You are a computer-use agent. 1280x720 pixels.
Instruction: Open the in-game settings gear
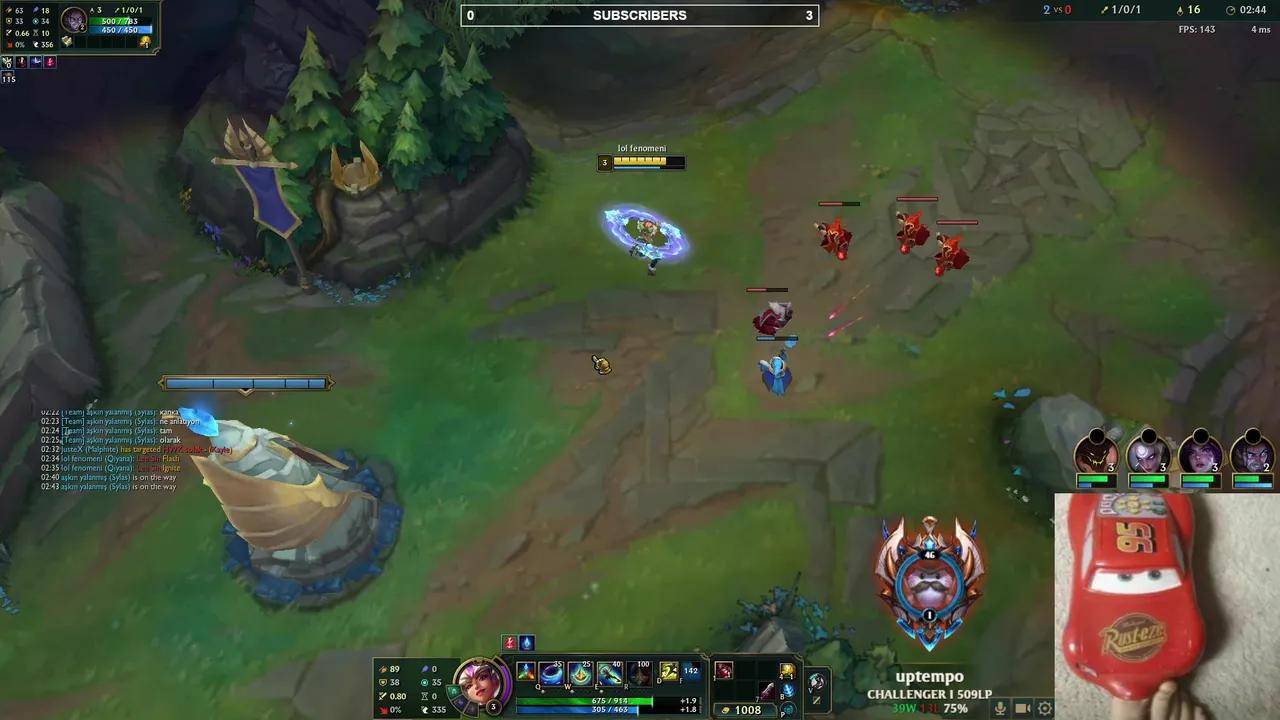tap(1043, 709)
